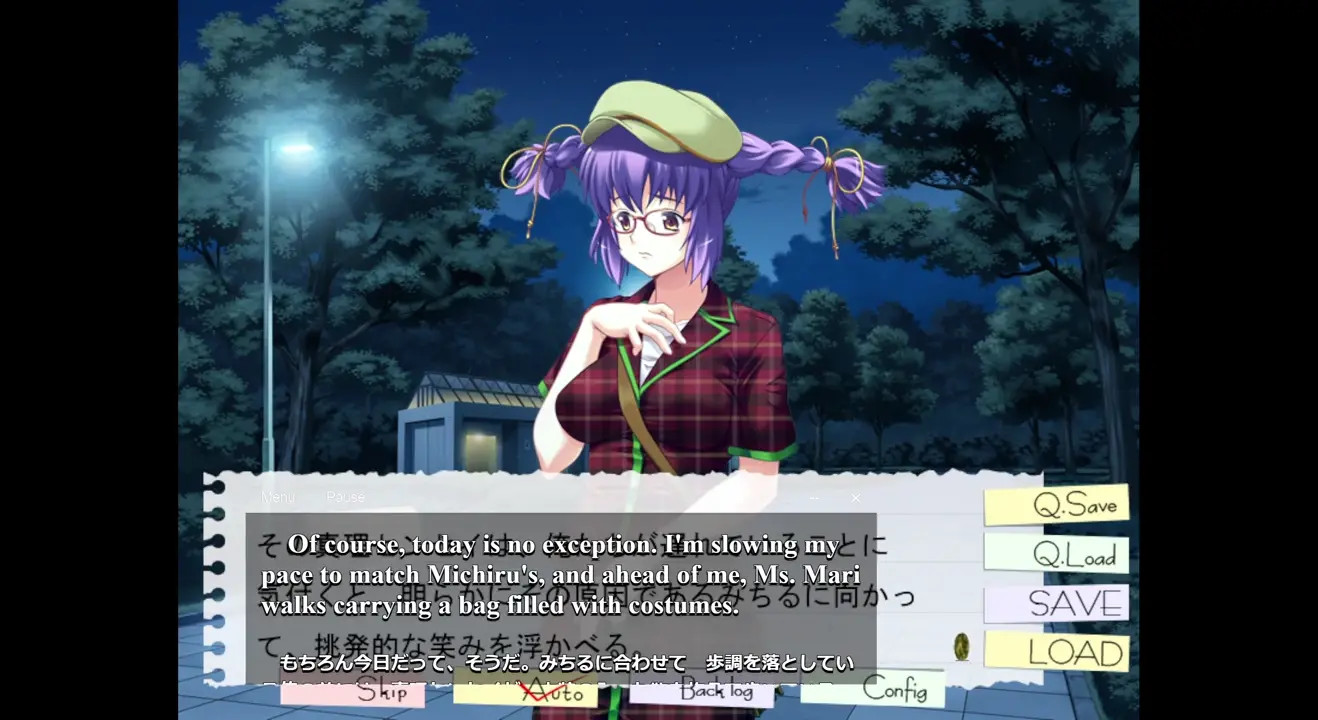Open the LOAD screen
This screenshot has width=1318, height=720.
click(x=1056, y=652)
